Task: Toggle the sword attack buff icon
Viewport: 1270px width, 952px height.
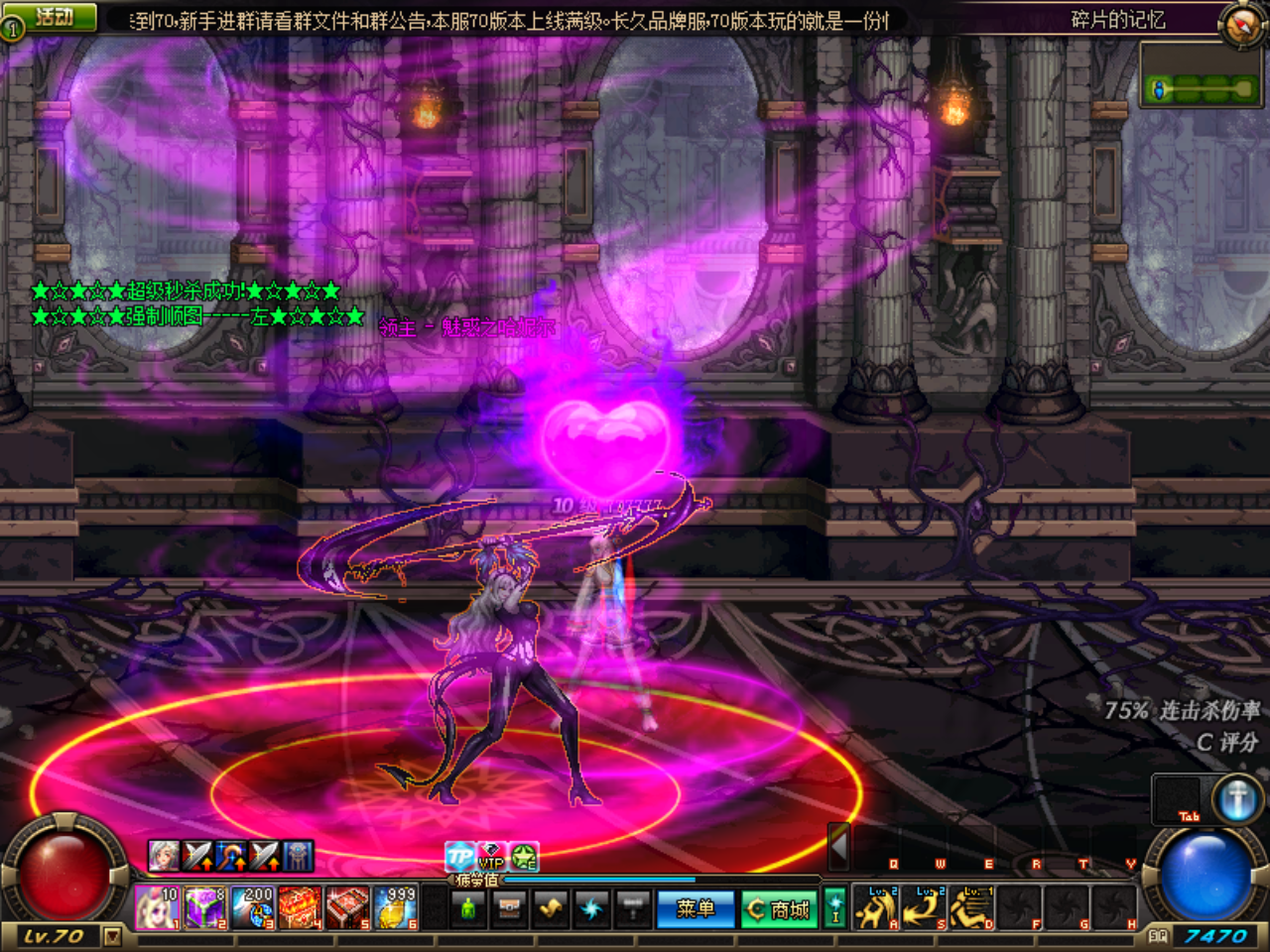Action: [x=196, y=855]
